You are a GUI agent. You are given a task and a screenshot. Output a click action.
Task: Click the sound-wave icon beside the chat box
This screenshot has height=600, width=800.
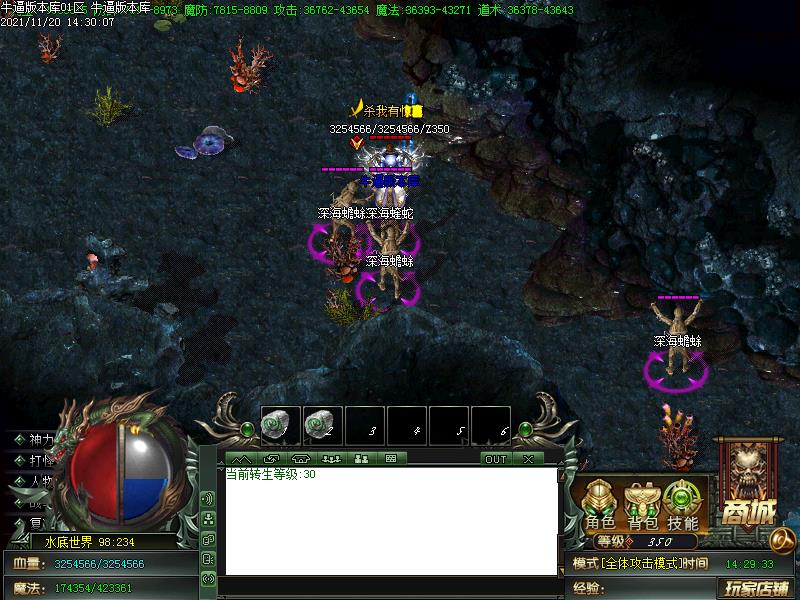coord(208,498)
